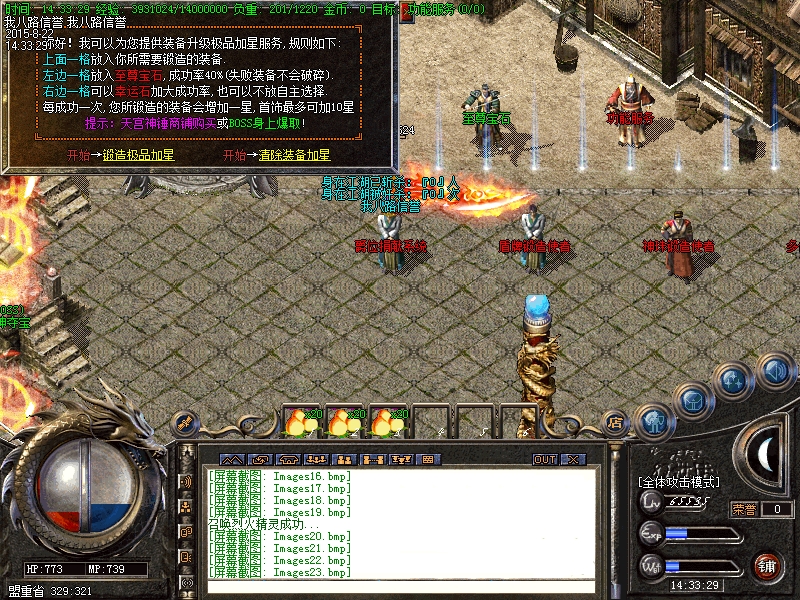Open the red 铺 stall button

768,565
